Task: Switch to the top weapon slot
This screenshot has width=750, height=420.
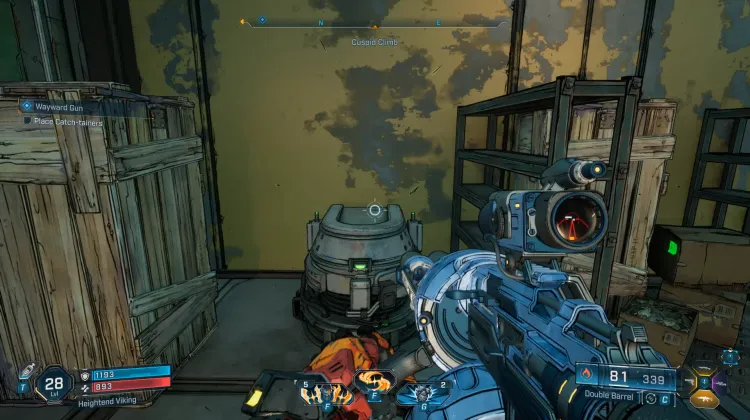Action: (x=703, y=365)
